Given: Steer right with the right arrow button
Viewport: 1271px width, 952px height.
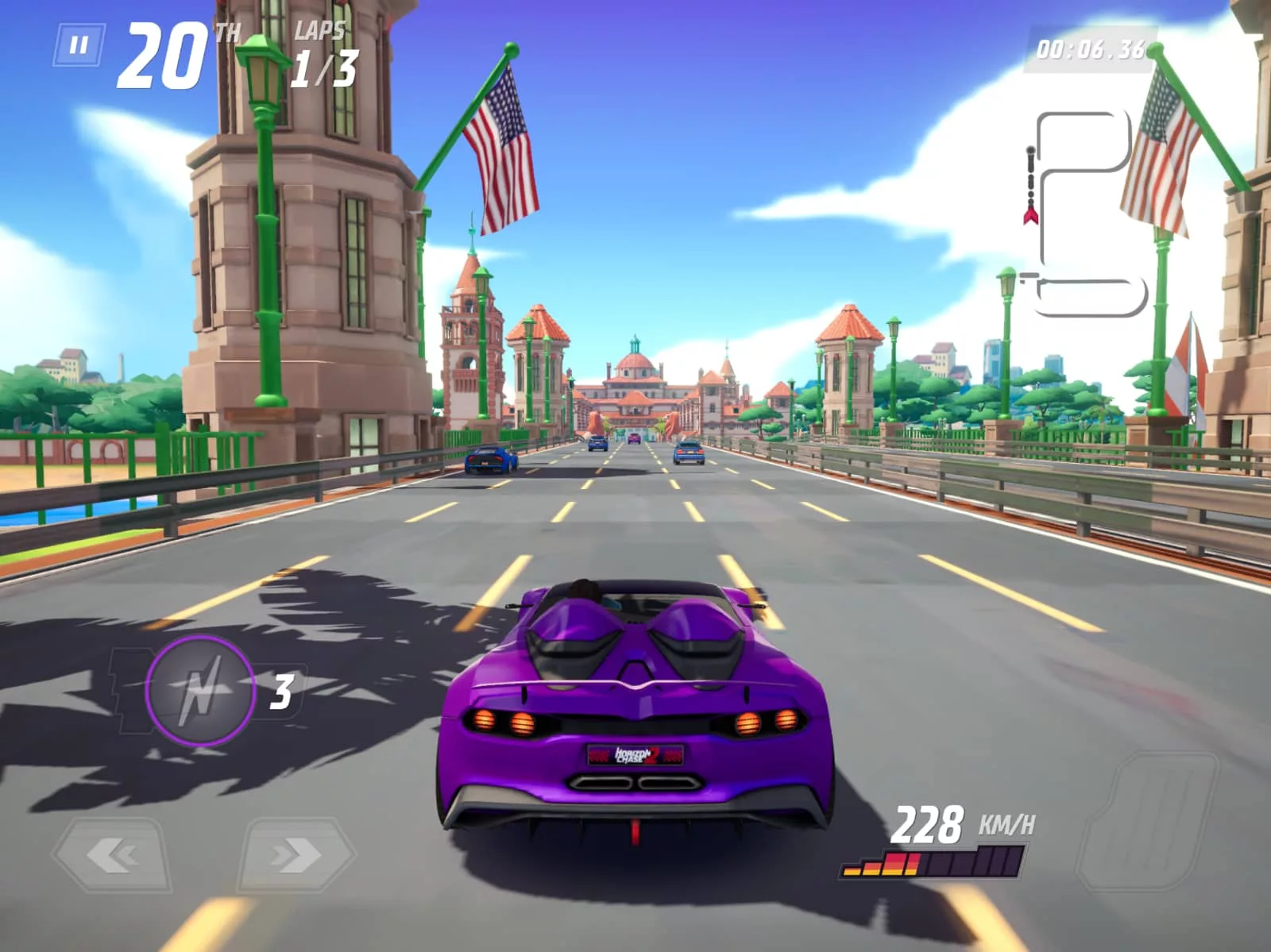Looking at the screenshot, I should [296, 855].
